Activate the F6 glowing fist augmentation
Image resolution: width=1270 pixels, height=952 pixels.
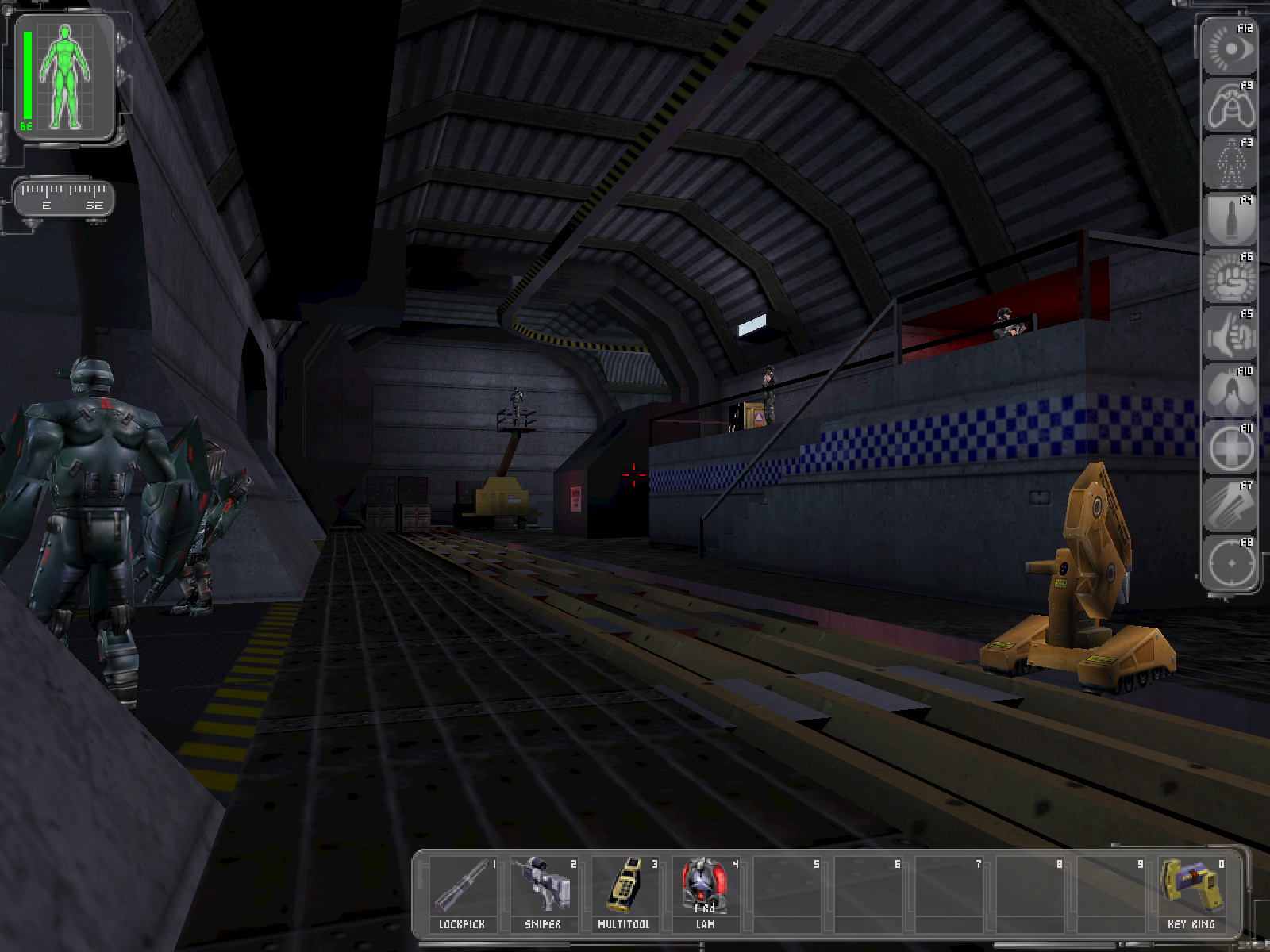pos(1229,278)
